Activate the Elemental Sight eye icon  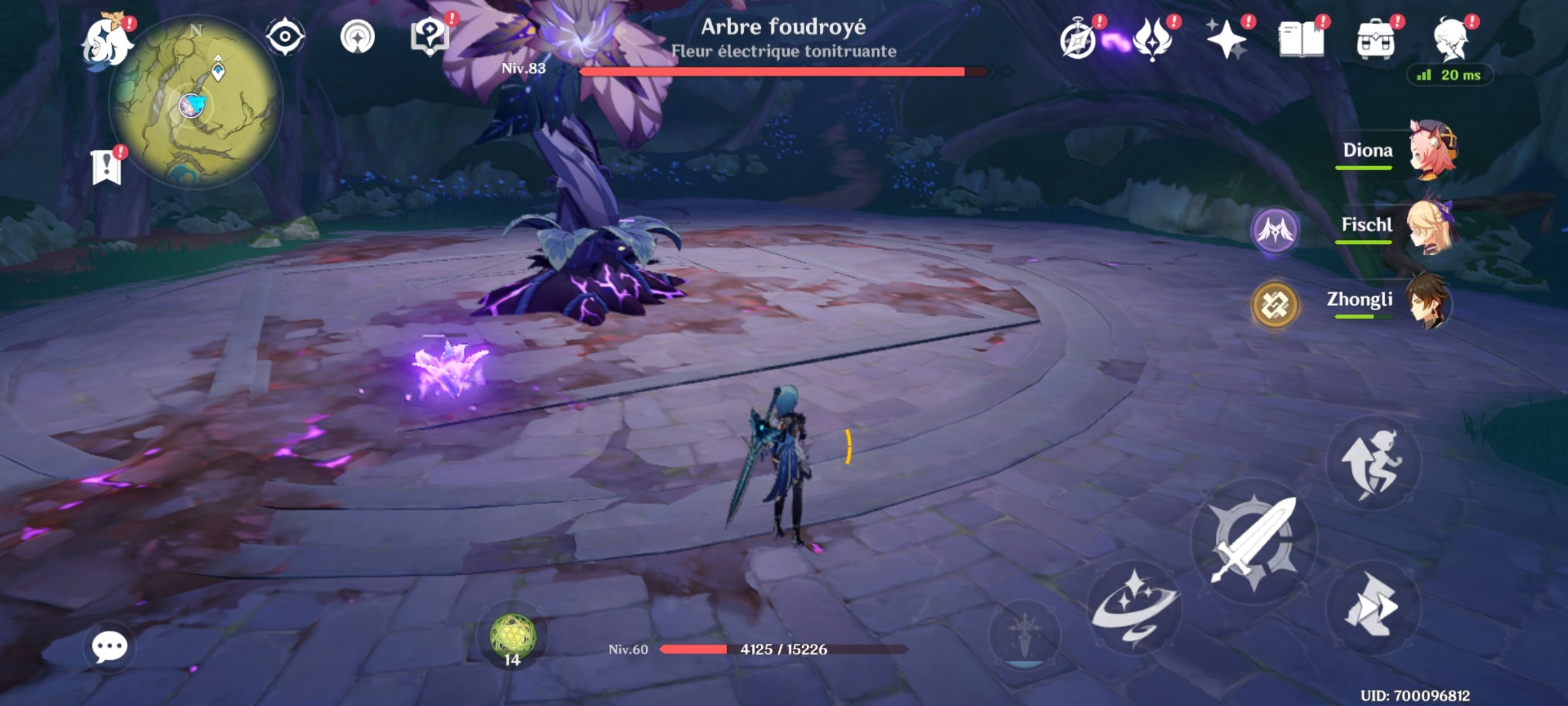(286, 38)
